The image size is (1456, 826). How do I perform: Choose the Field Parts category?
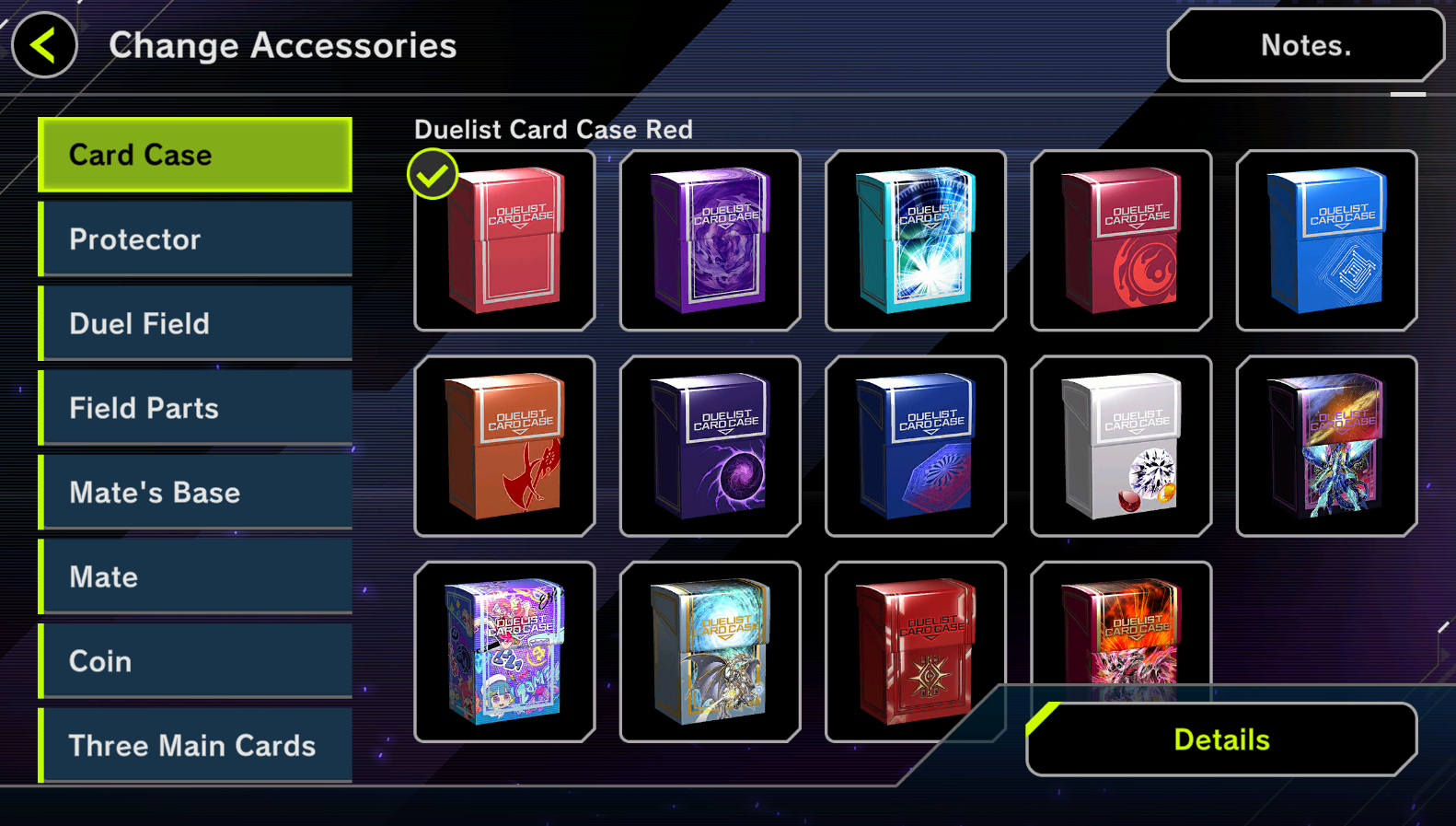[195, 408]
